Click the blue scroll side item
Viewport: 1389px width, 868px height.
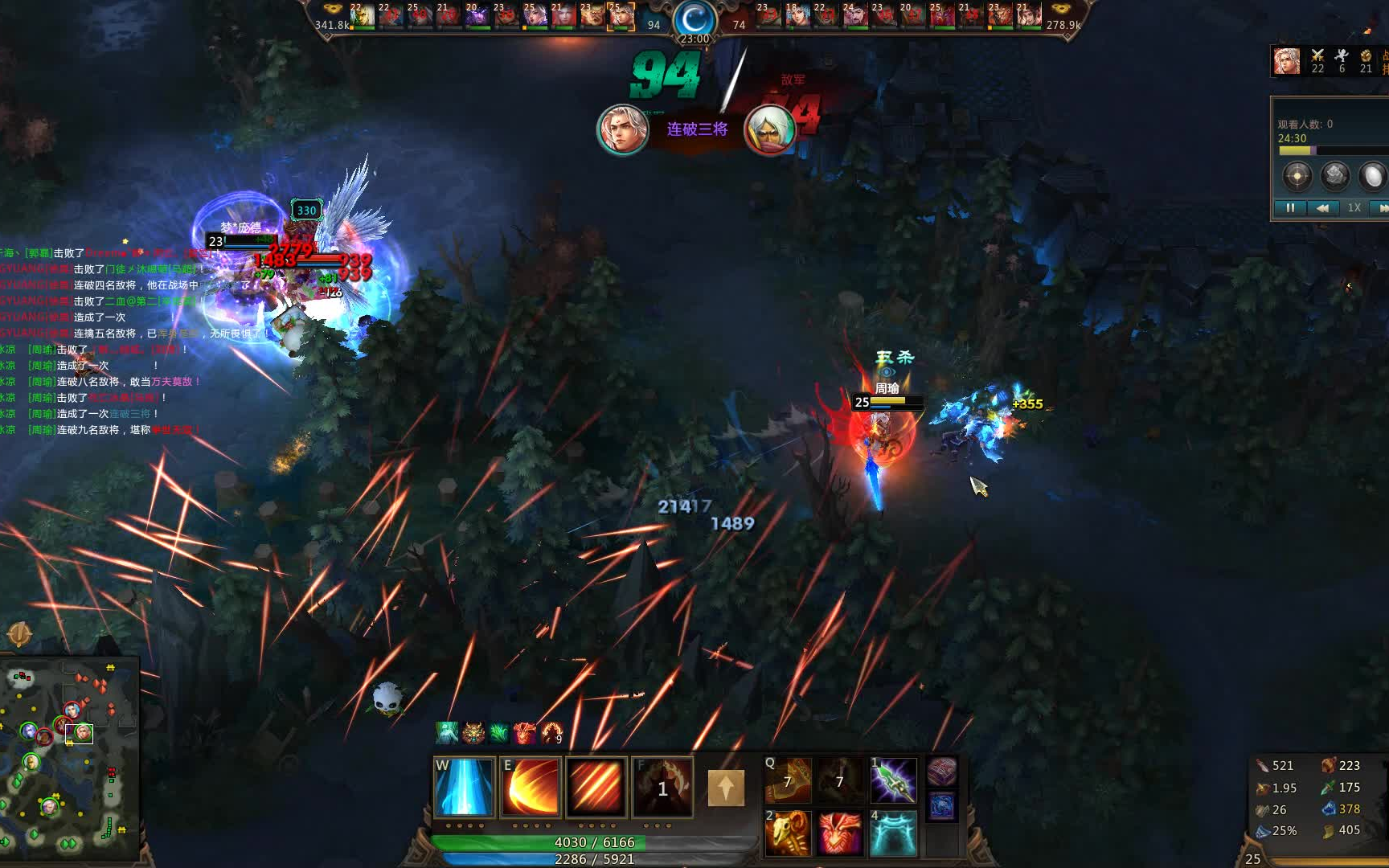pos(941,805)
